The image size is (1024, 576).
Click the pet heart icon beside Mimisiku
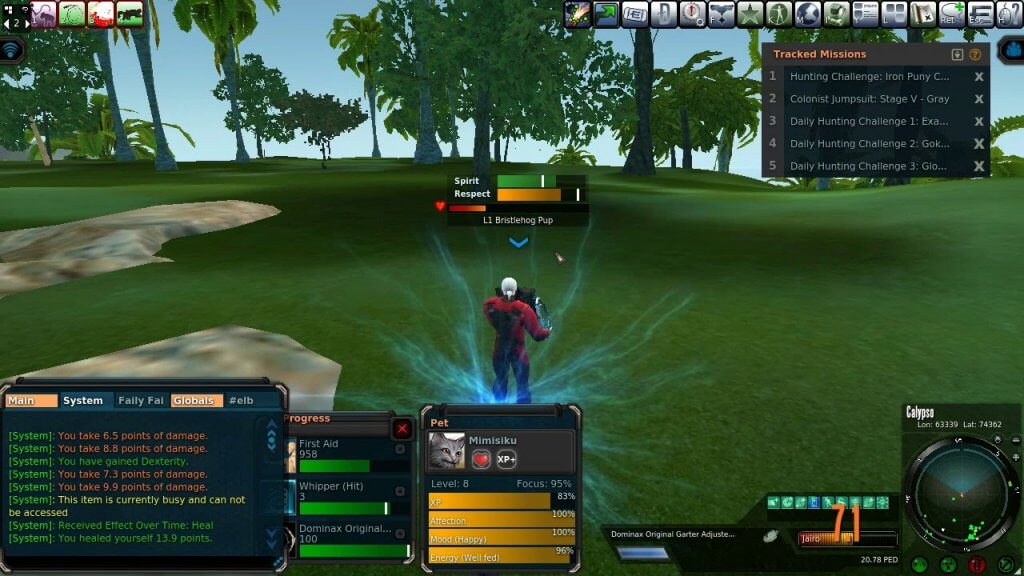pyautogui.click(x=481, y=459)
